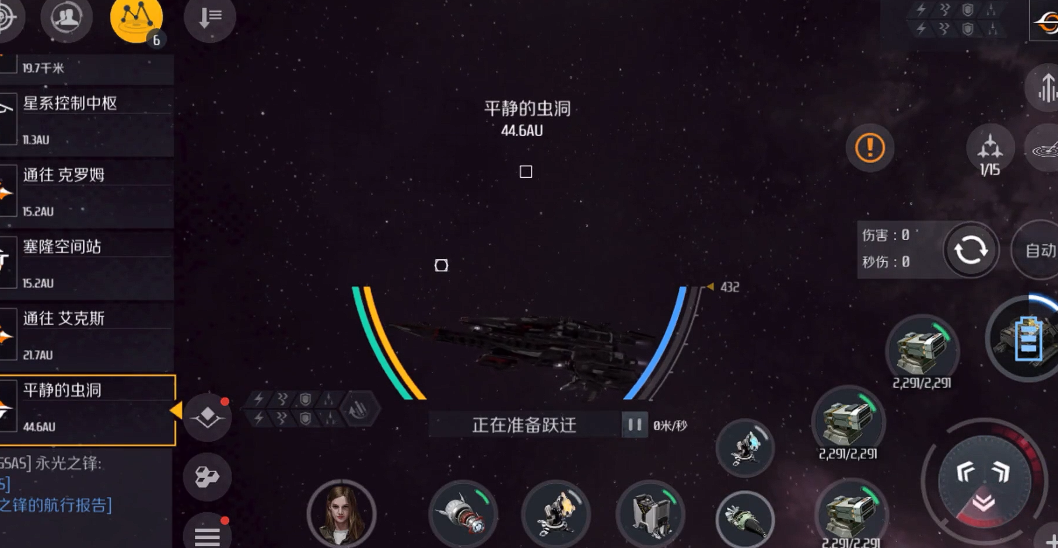Select the white square wormhole target bracket
The height and width of the screenshot is (548, 1058).
[x=526, y=172]
